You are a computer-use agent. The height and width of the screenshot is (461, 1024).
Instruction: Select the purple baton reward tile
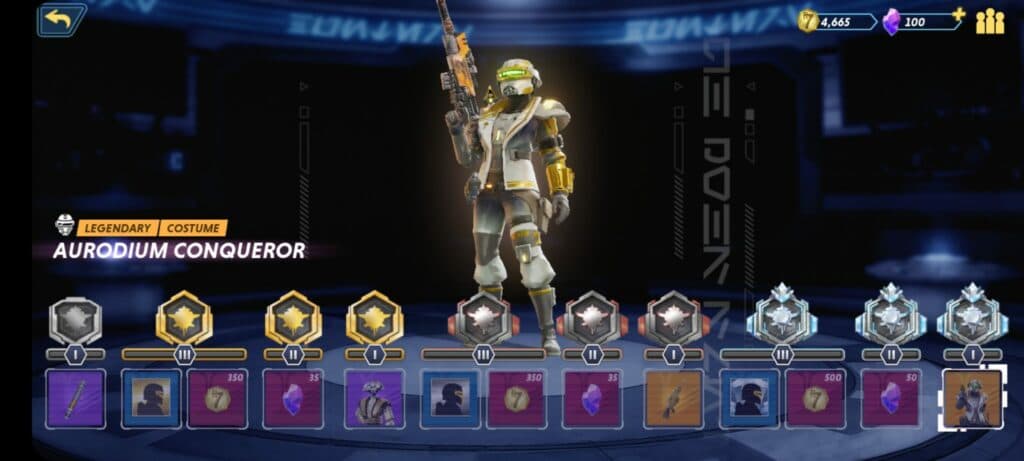(x=75, y=398)
